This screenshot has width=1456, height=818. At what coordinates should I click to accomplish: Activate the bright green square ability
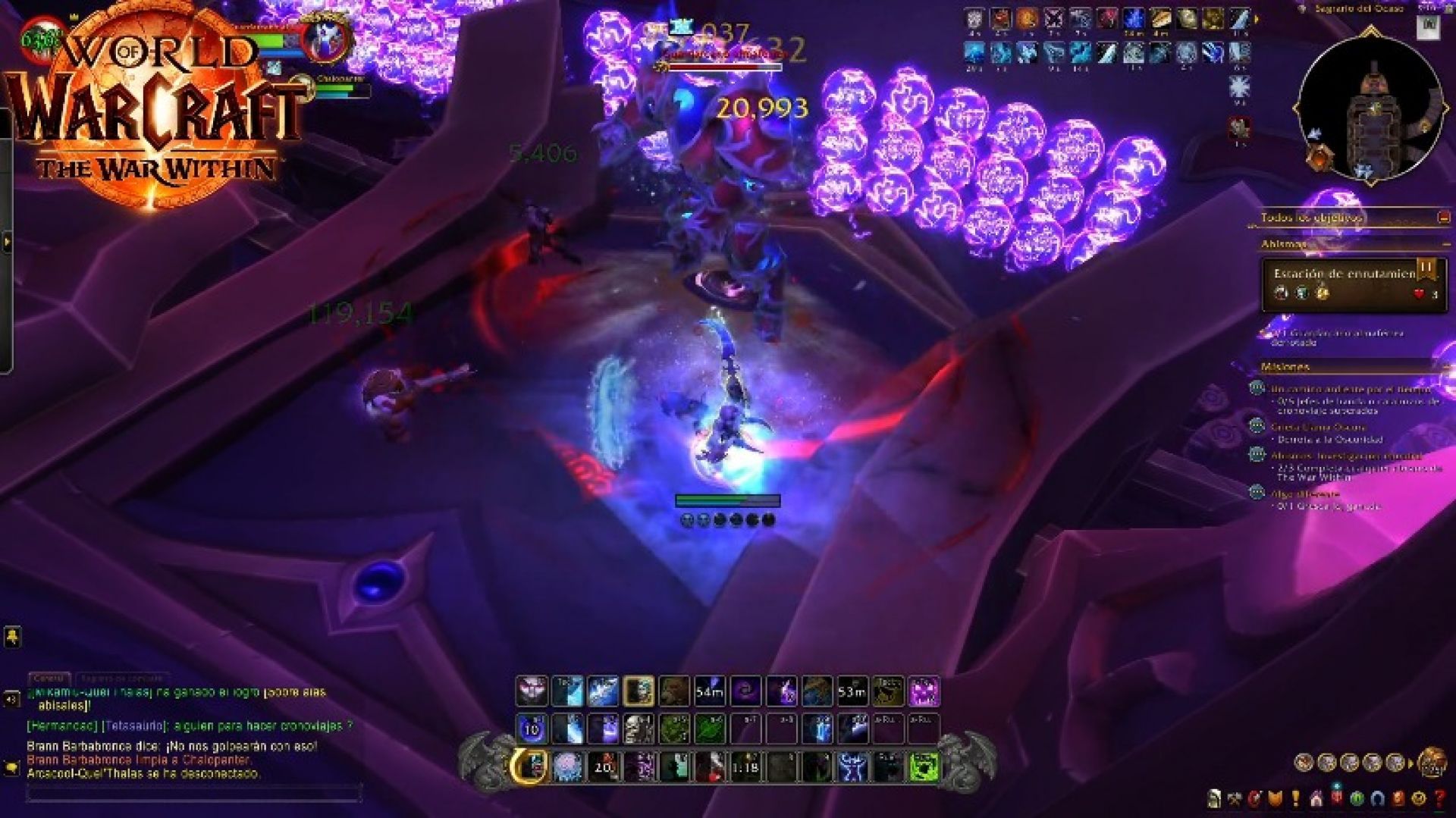click(x=923, y=767)
